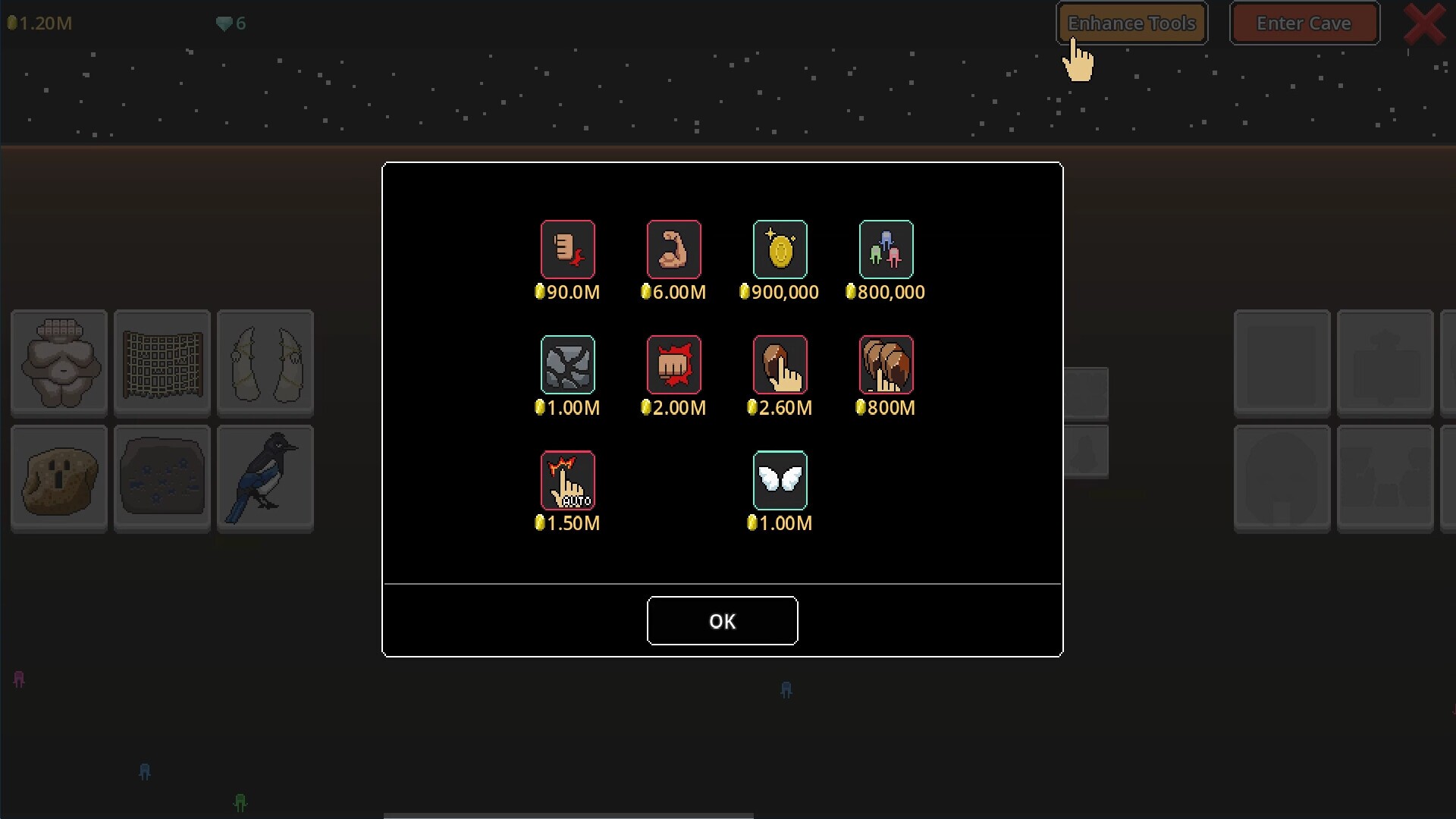Select the woven fishing net artifact
Viewport: 1456px width, 819px height.
click(162, 363)
